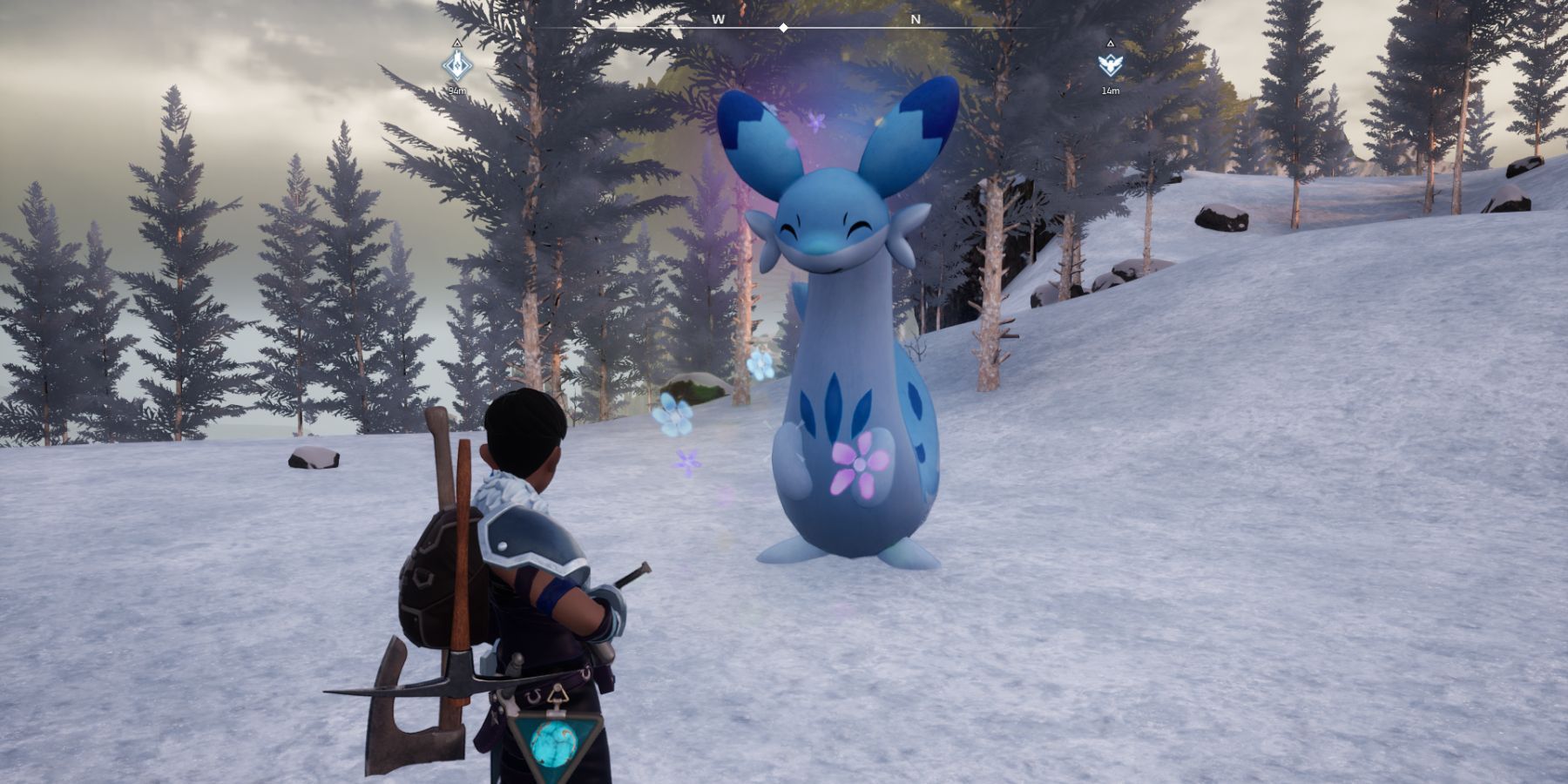Select the N direction letter on the compass
Screen dimensions: 1568x784
pos(914,17)
